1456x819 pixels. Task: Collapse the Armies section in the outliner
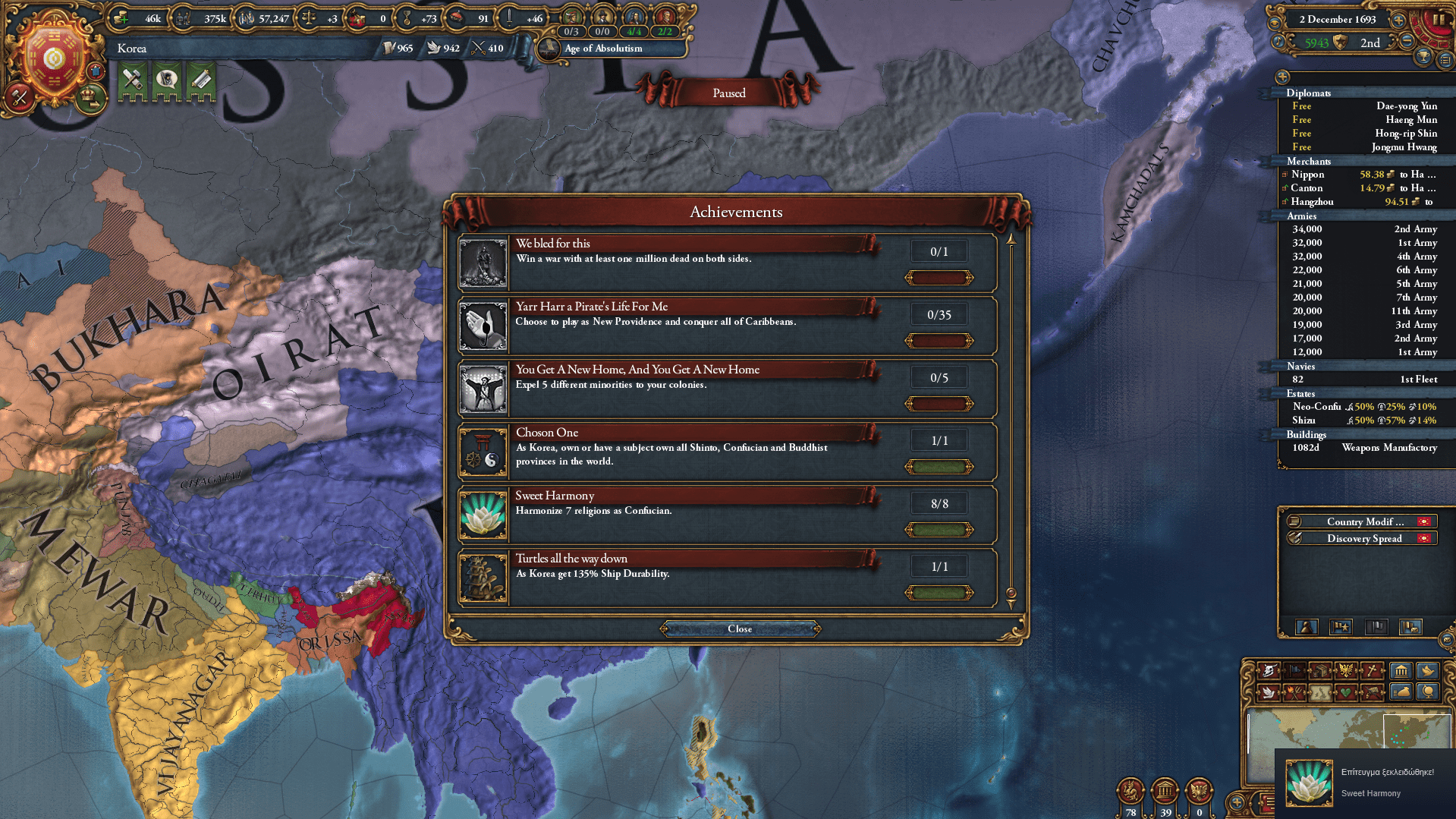pyautogui.click(x=1302, y=216)
